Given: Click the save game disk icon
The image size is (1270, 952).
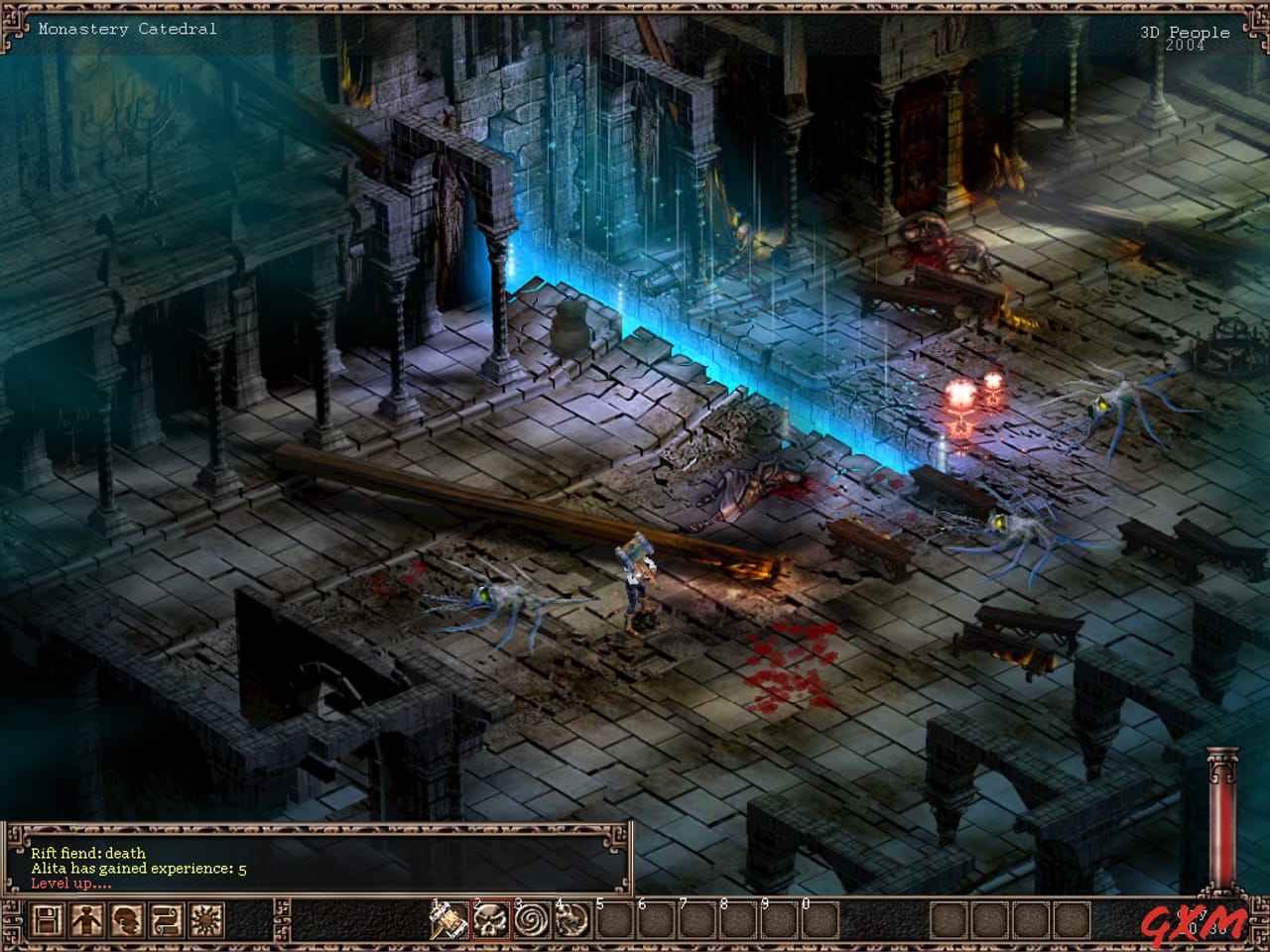Looking at the screenshot, I should point(48,920).
